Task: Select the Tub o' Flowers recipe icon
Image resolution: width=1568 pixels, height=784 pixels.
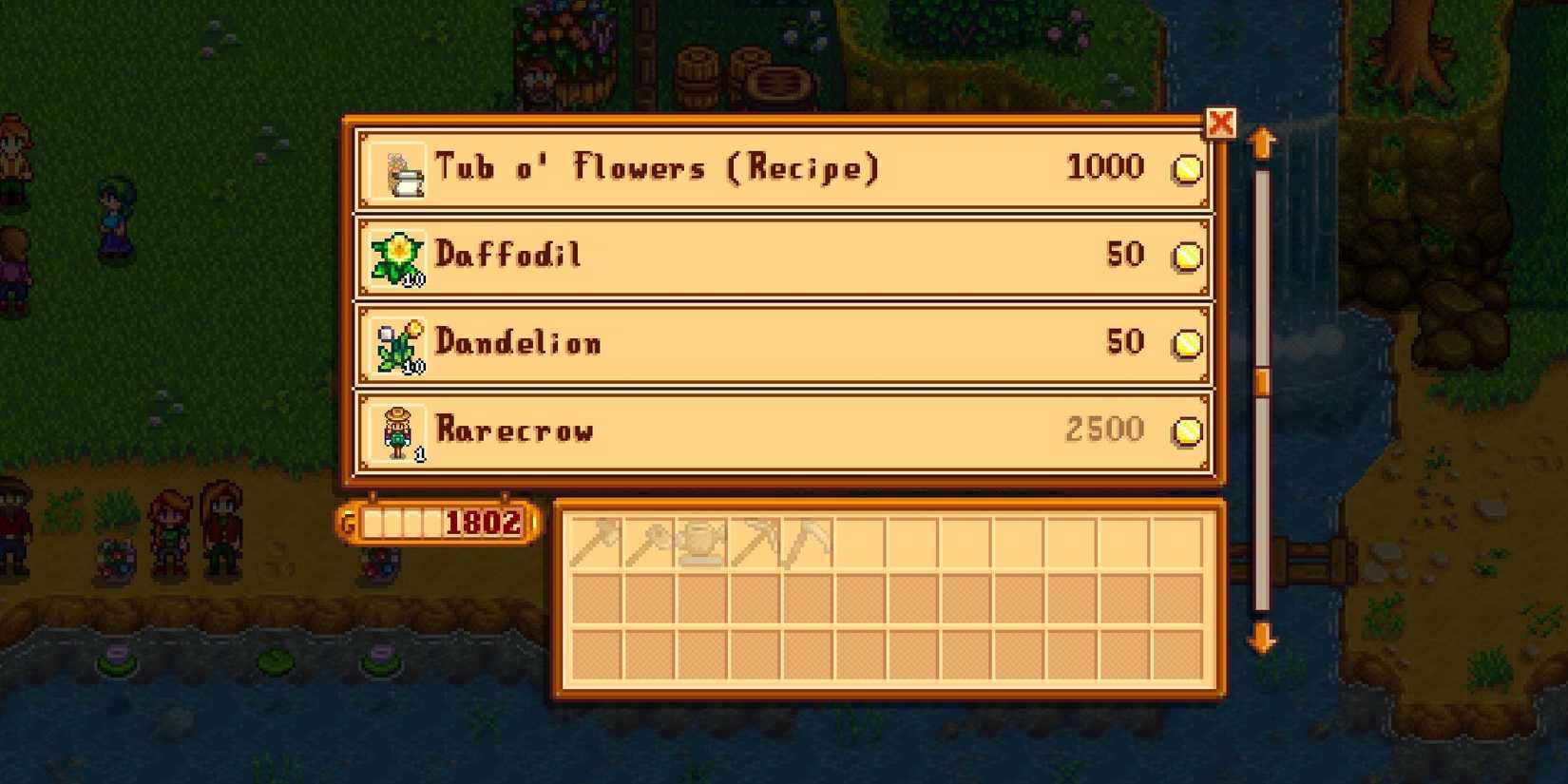Action: tap(399, 168)
